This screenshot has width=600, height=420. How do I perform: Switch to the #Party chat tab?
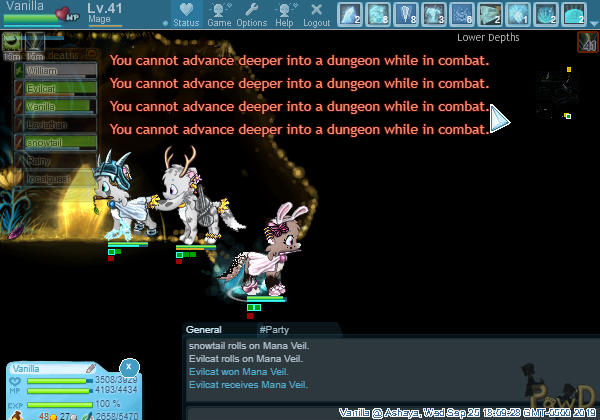[x=274, y=329]
